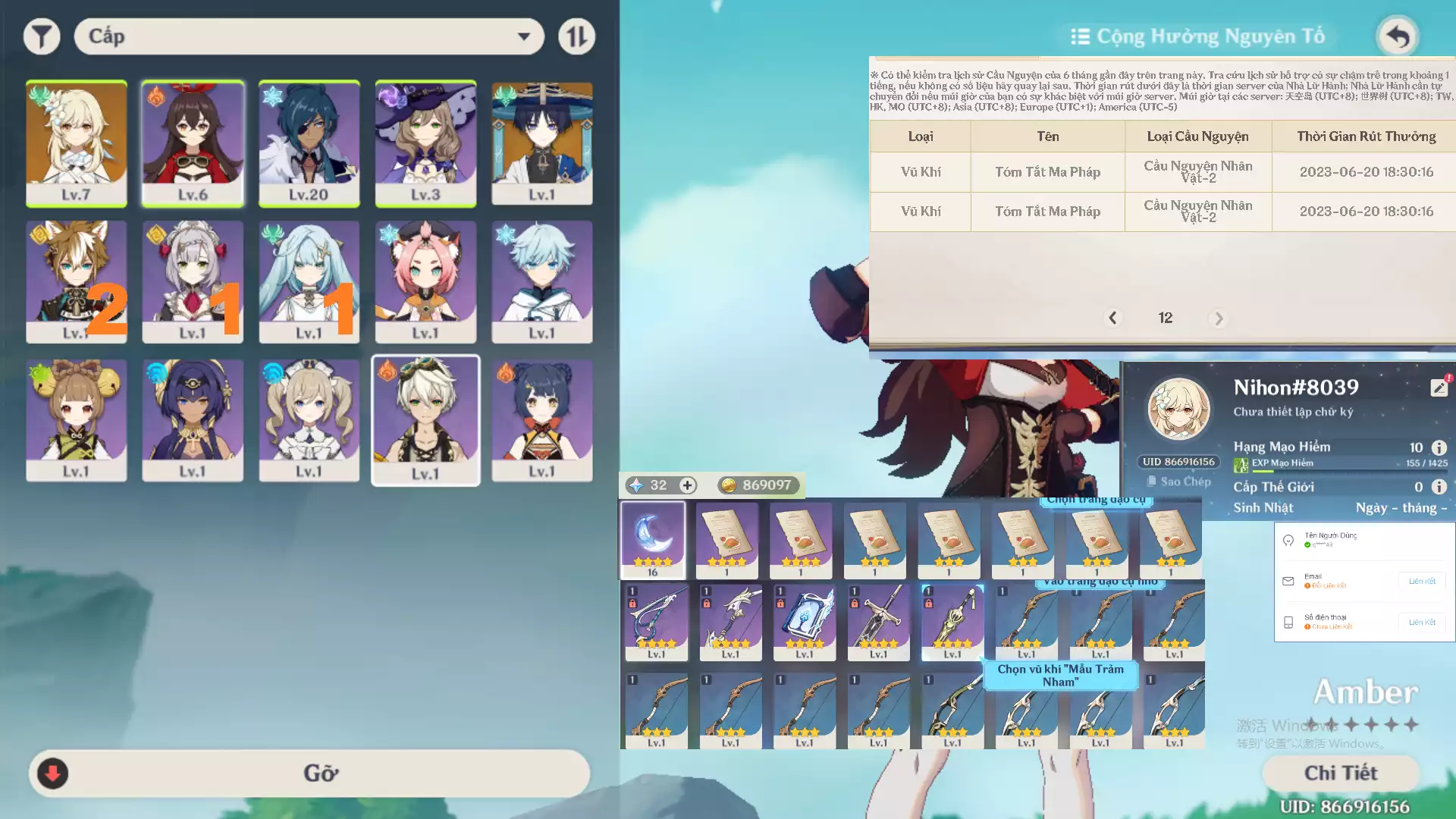The height and width of the screenshot is (819, 1456).
Task: Select the Lv.20 Kaeya character card
Action: [309, 143]
